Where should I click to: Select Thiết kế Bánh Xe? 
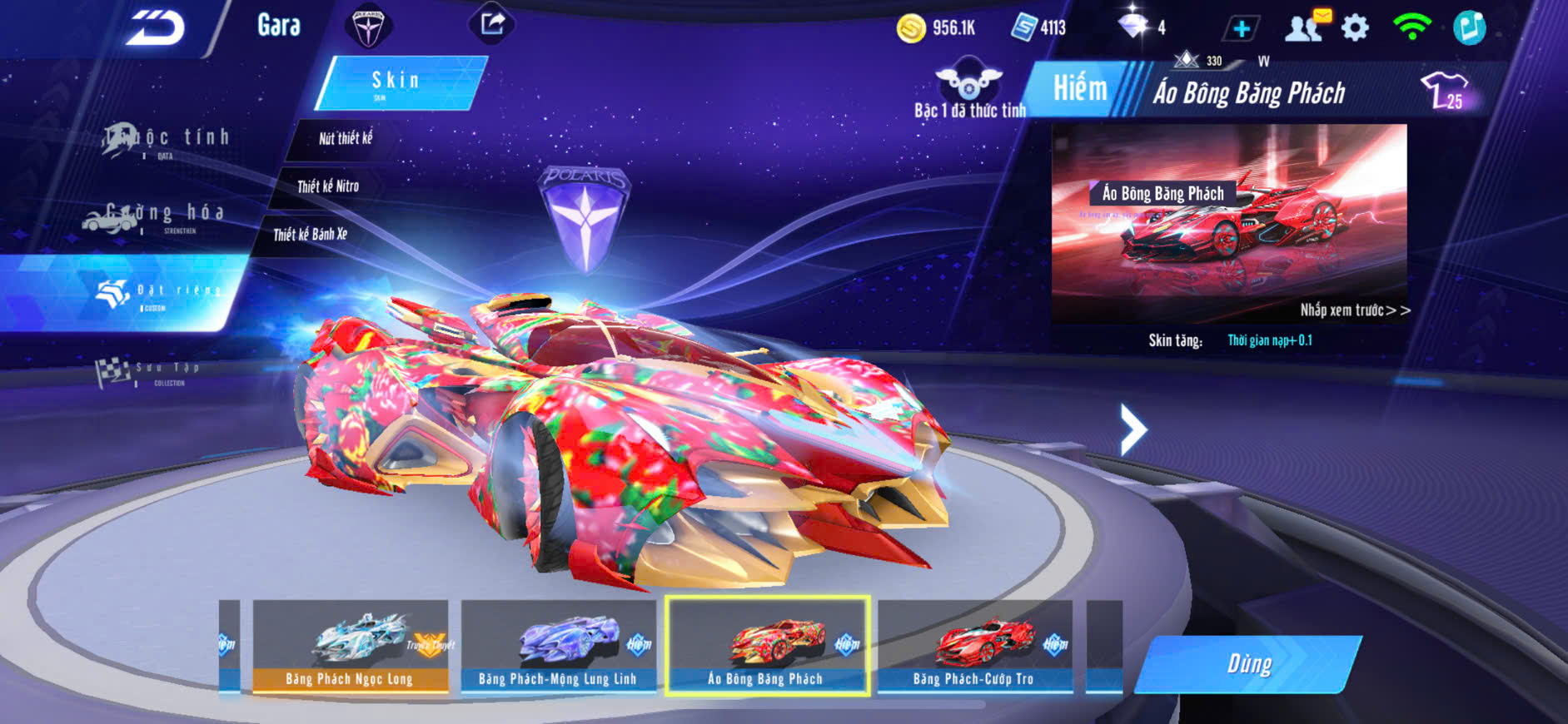click(310, 235)
